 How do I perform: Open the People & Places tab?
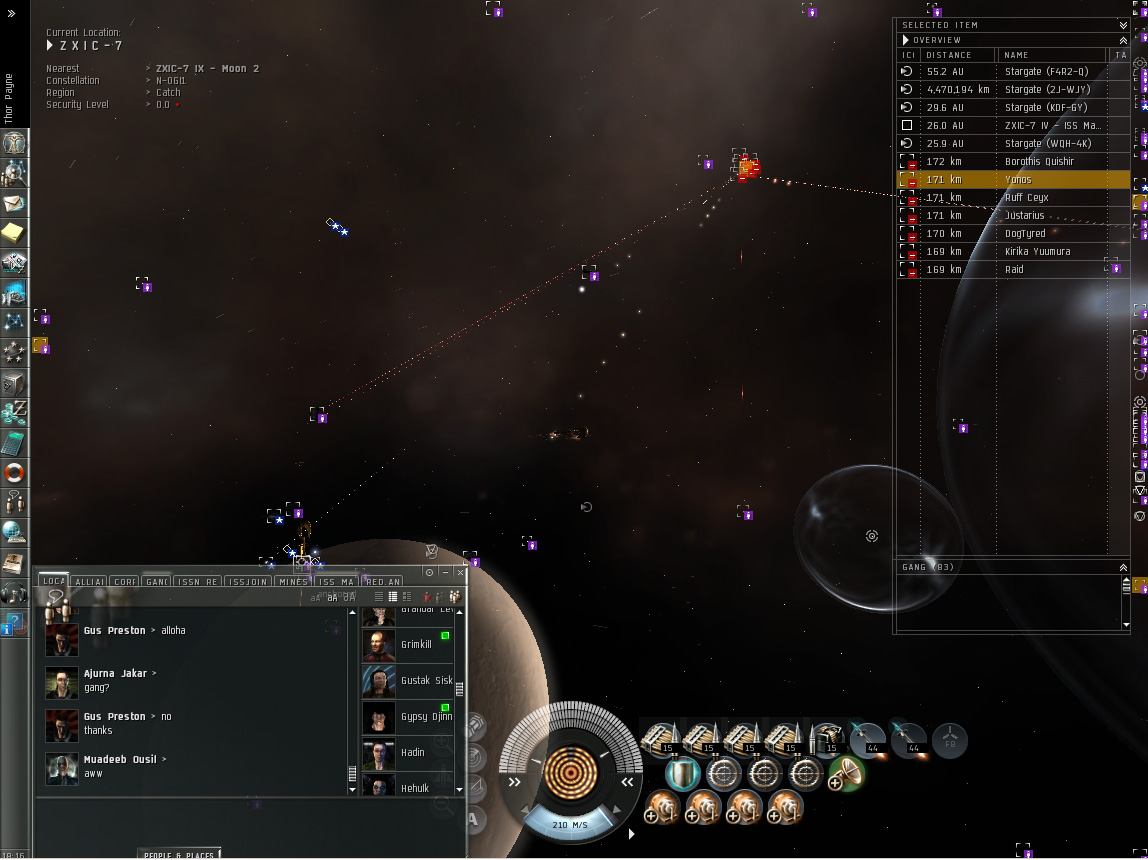[178, 855]
